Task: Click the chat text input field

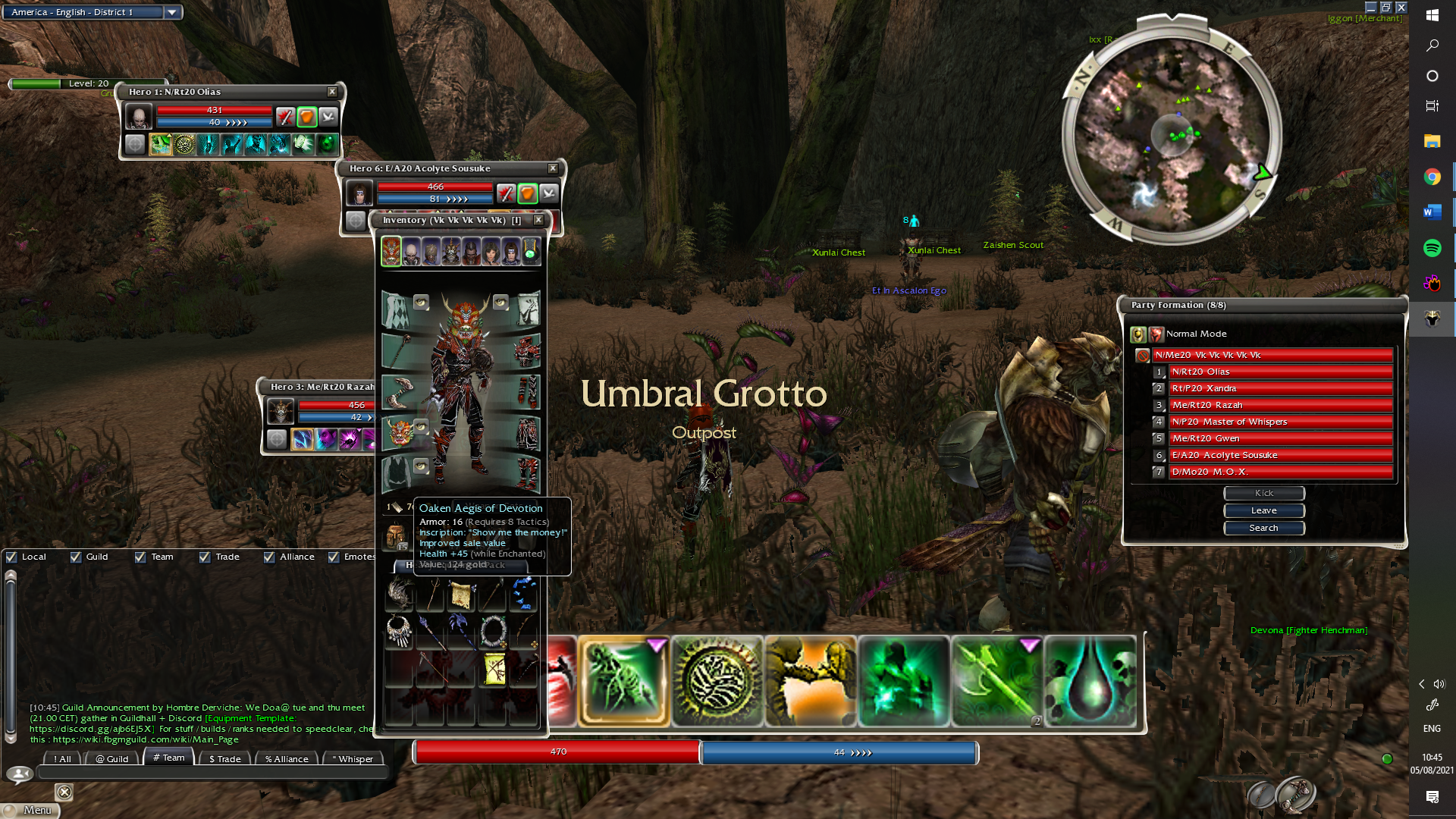Action: click(212, 773)
